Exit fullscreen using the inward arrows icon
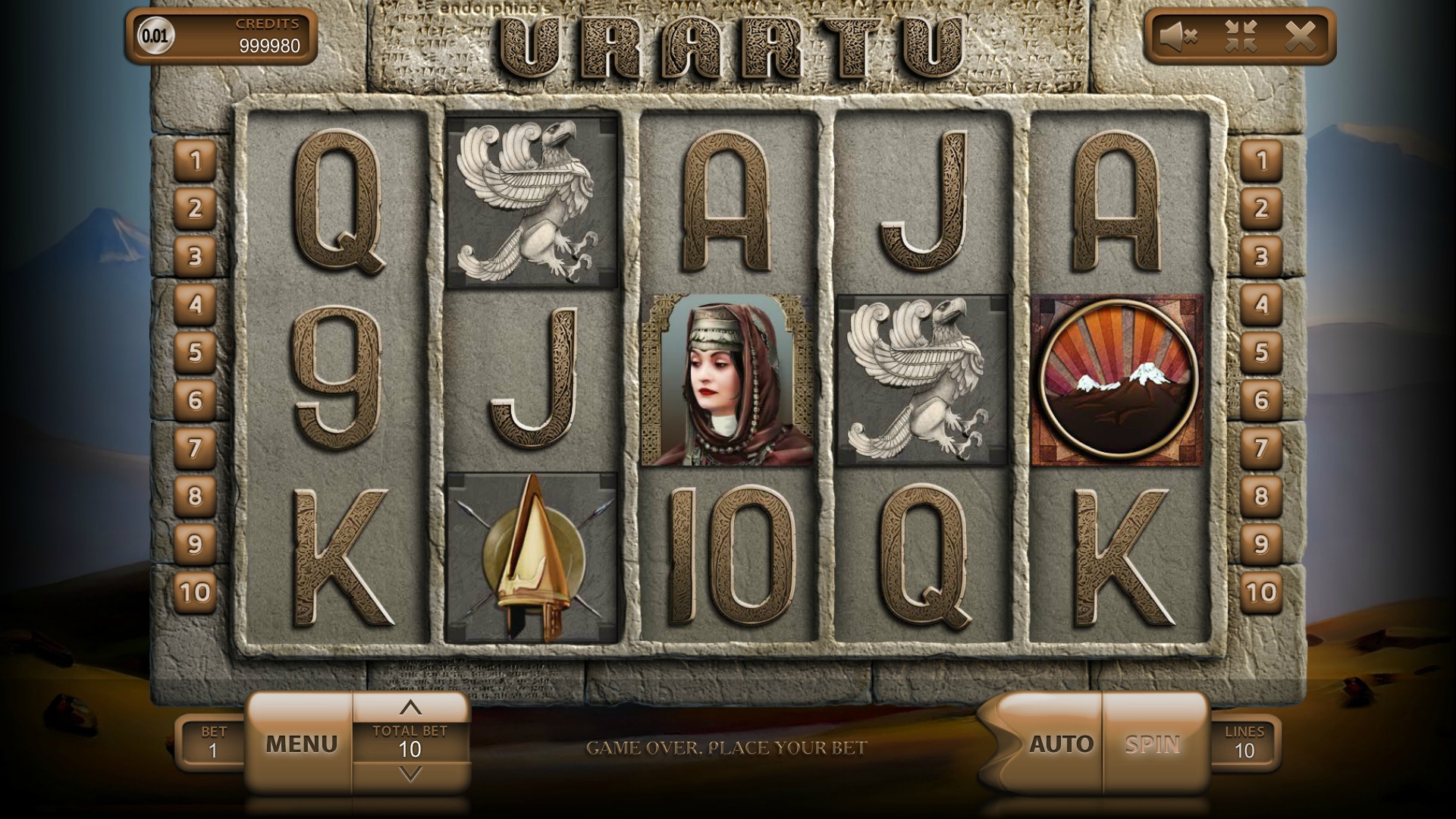The height and width of the screenshot is (819, 1456). click(1241, 36)
